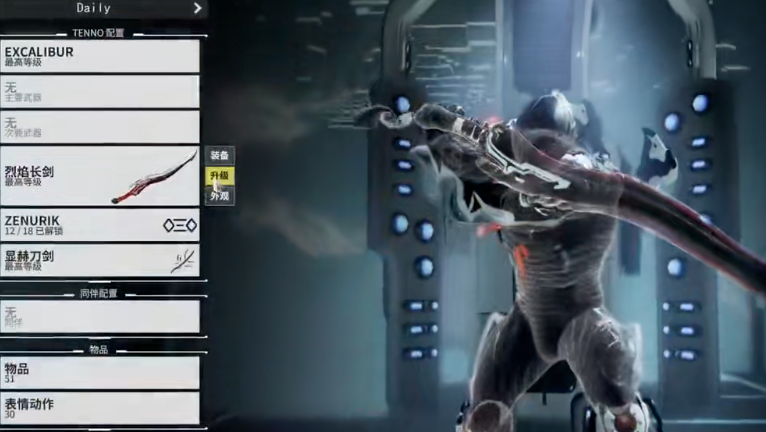The image size is (766, 432).
Task: Open the empty companion slot
Action: (x=100, y=316)
